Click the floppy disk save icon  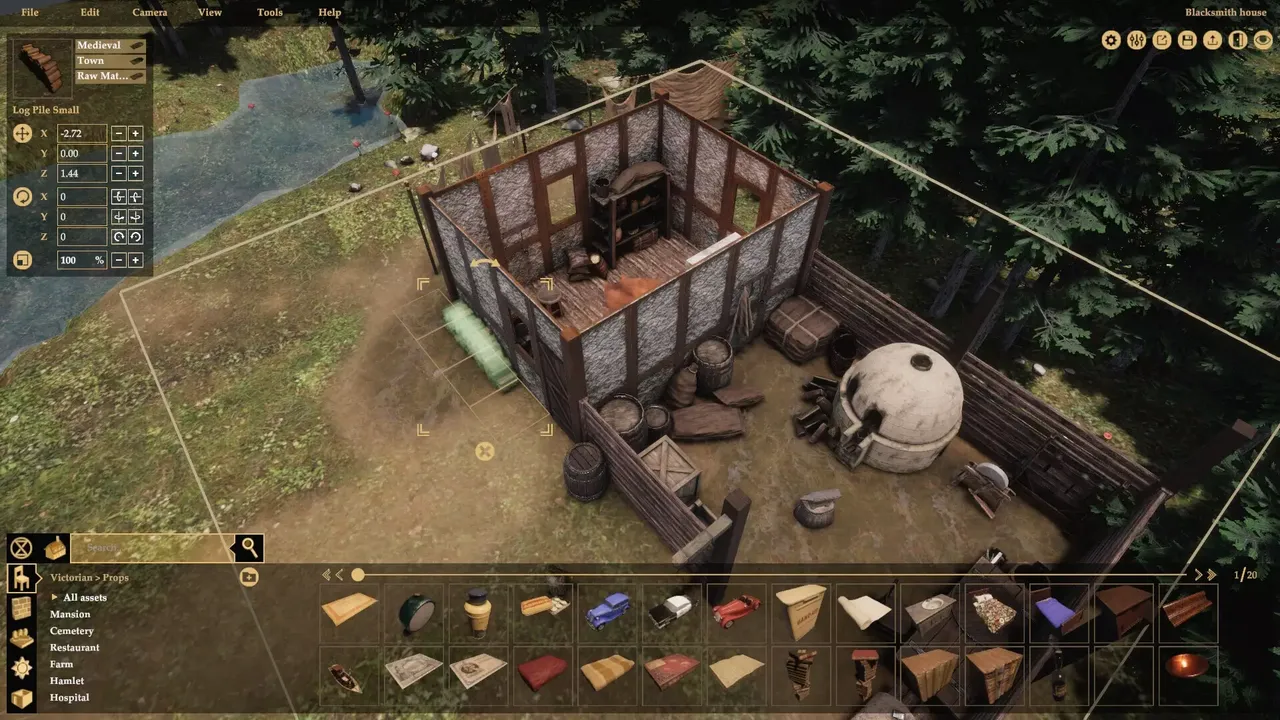point(1187,40)
